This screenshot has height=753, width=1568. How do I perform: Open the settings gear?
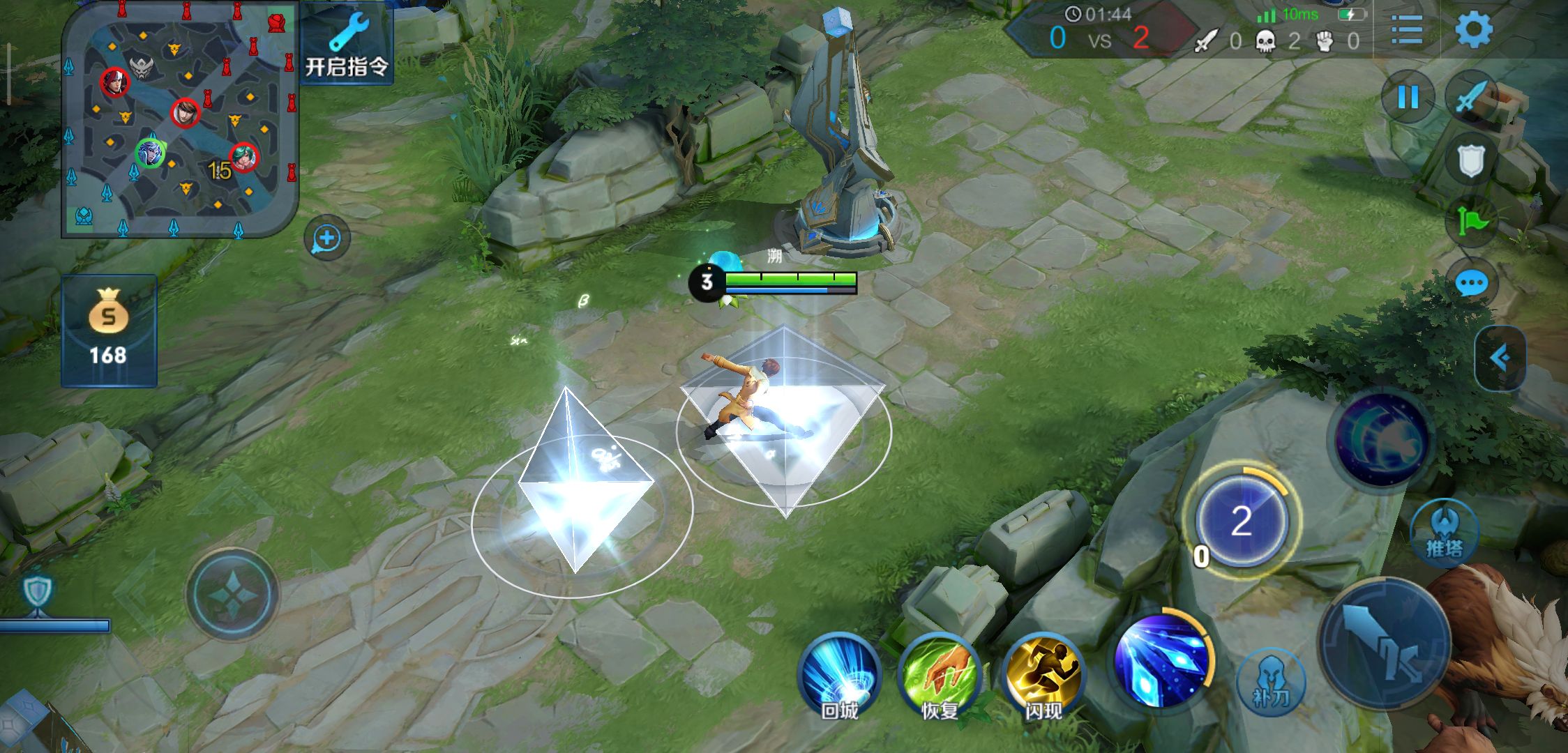pos(1473,31)
